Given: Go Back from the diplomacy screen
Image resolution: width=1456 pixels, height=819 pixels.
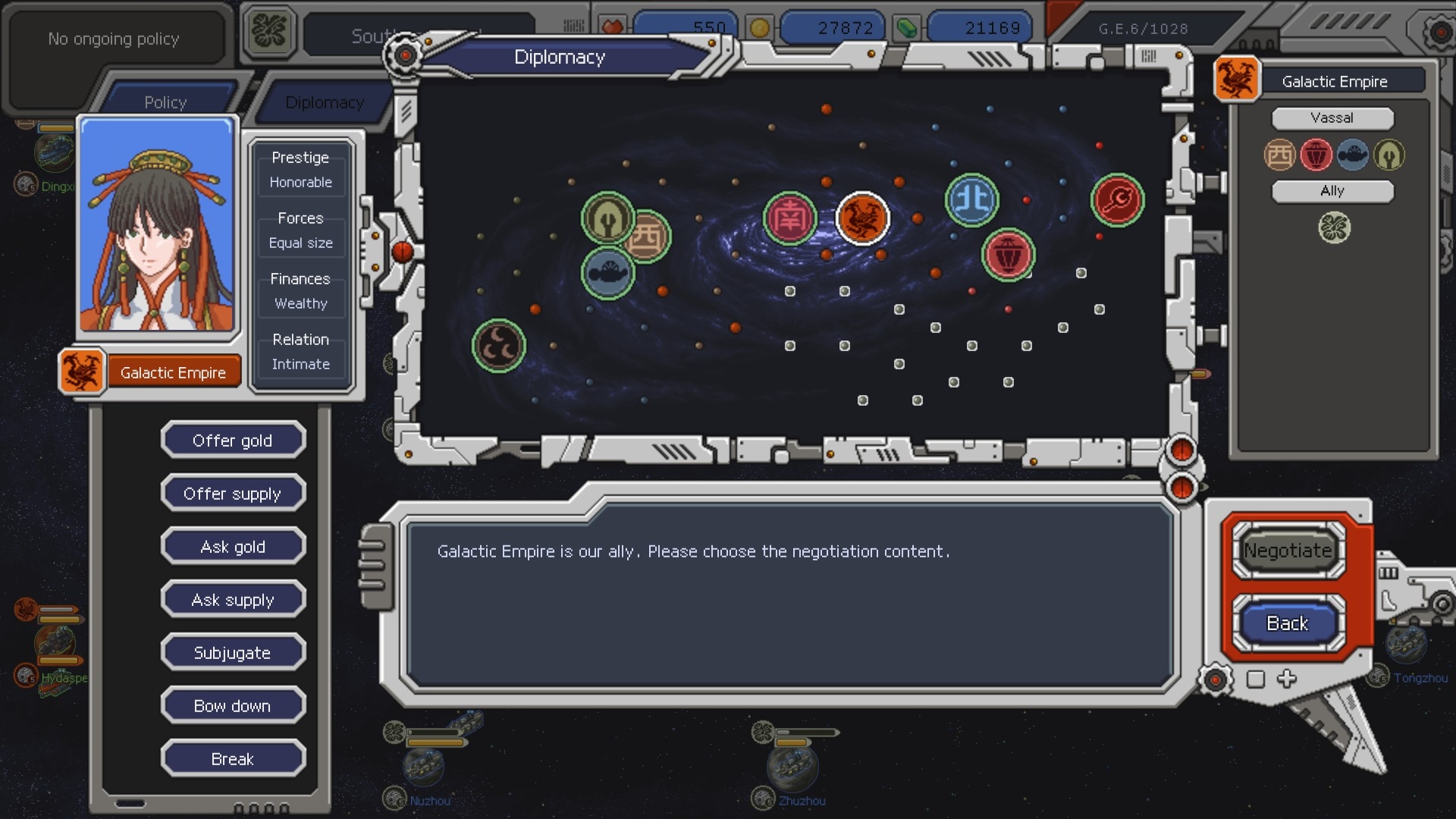Looking at the screenshot, I should tap(1288, 623).
